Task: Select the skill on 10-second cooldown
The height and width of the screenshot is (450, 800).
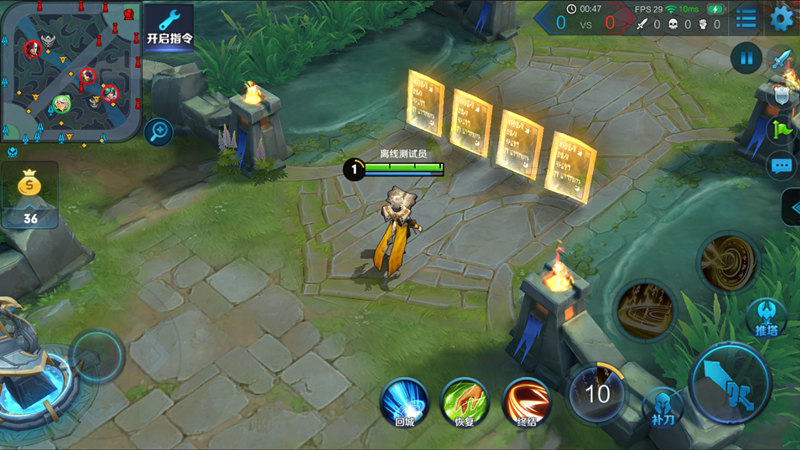Action: pyautogui.click(x=597, y=392)
